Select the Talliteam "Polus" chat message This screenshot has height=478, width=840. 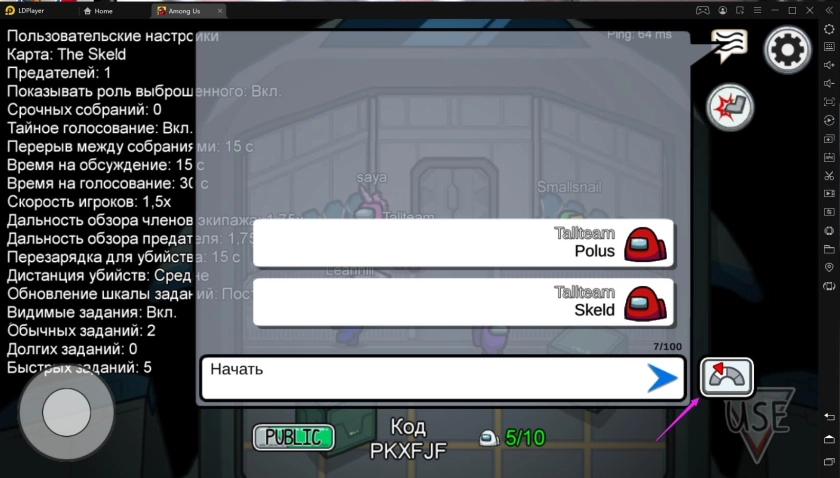pos(463,243)
